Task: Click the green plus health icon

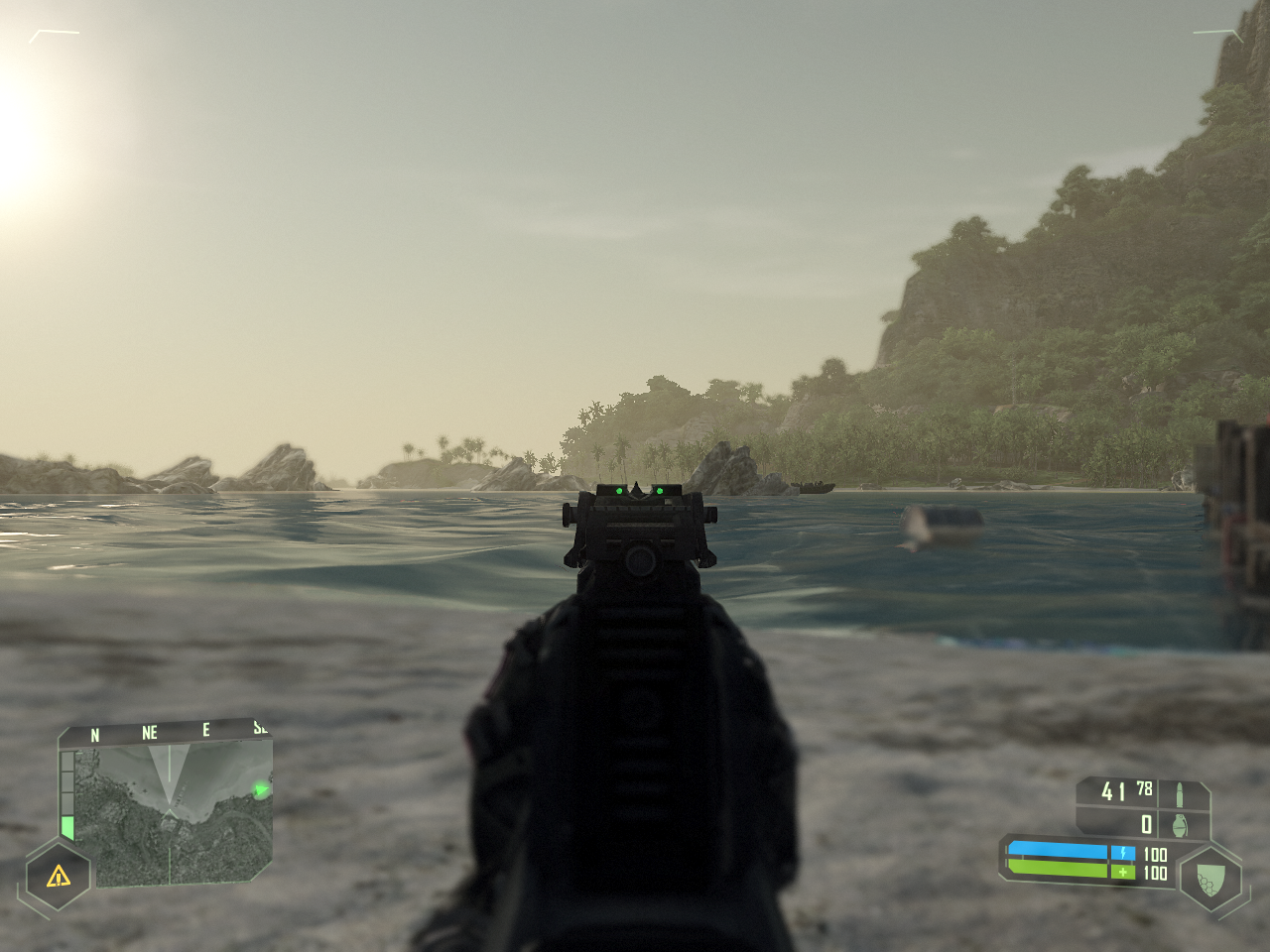Action: [1122, 873]
